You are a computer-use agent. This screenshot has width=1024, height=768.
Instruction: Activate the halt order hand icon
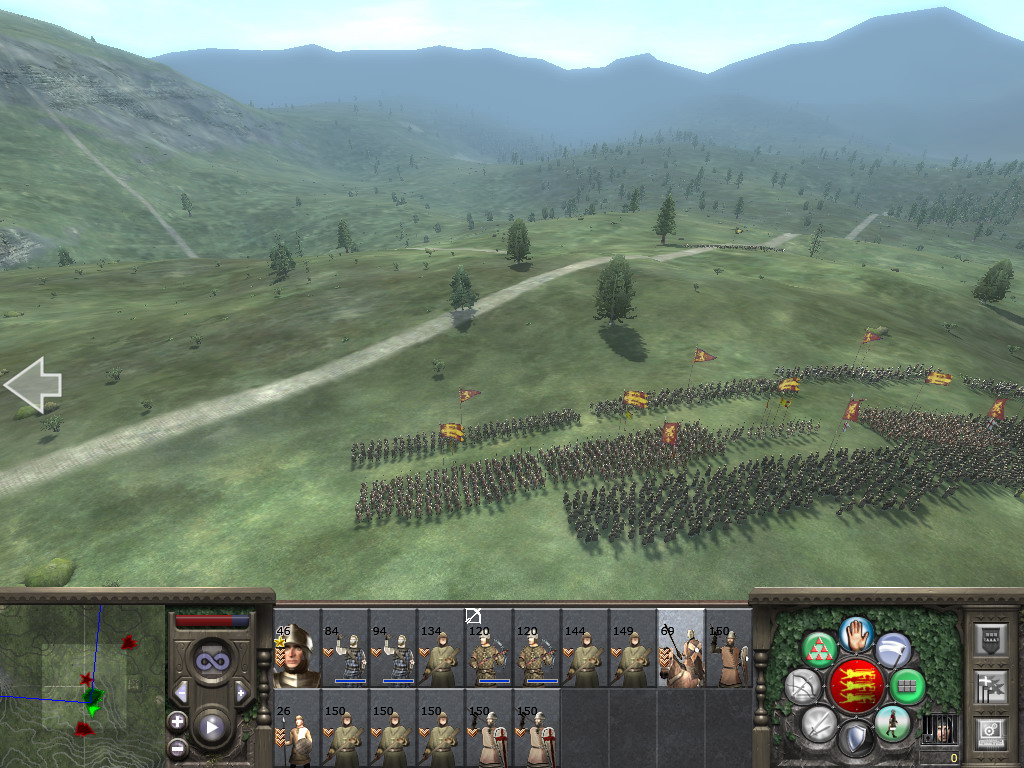coord(856,633)
